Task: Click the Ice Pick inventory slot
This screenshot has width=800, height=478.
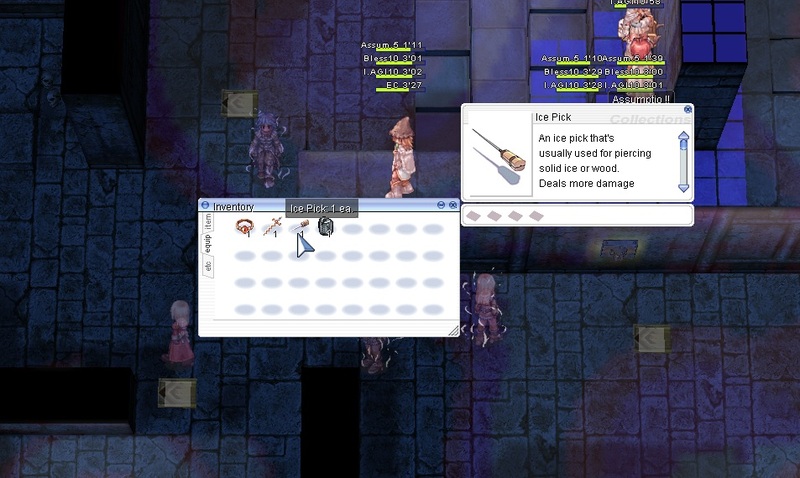Action: [x=298, y=229]
